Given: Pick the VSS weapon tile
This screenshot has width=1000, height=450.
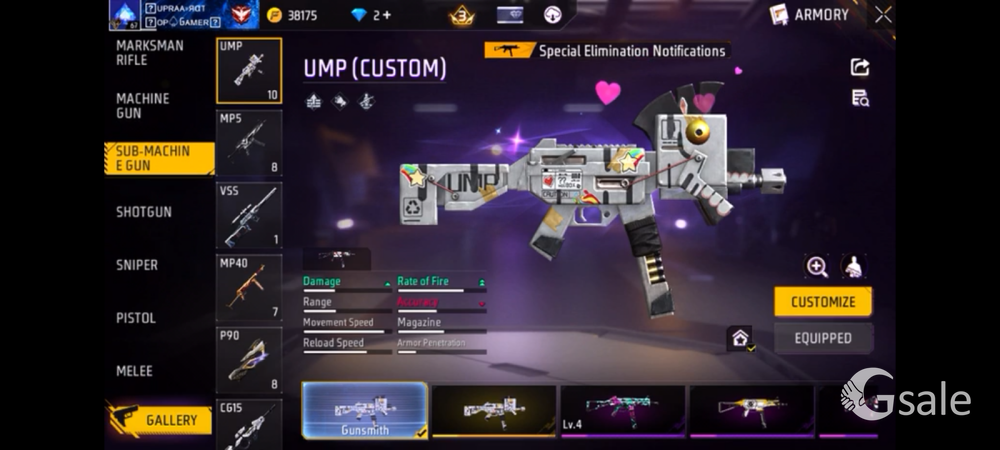Looking at the screenshot, I should pyautogui.click(x=249, y=216).
